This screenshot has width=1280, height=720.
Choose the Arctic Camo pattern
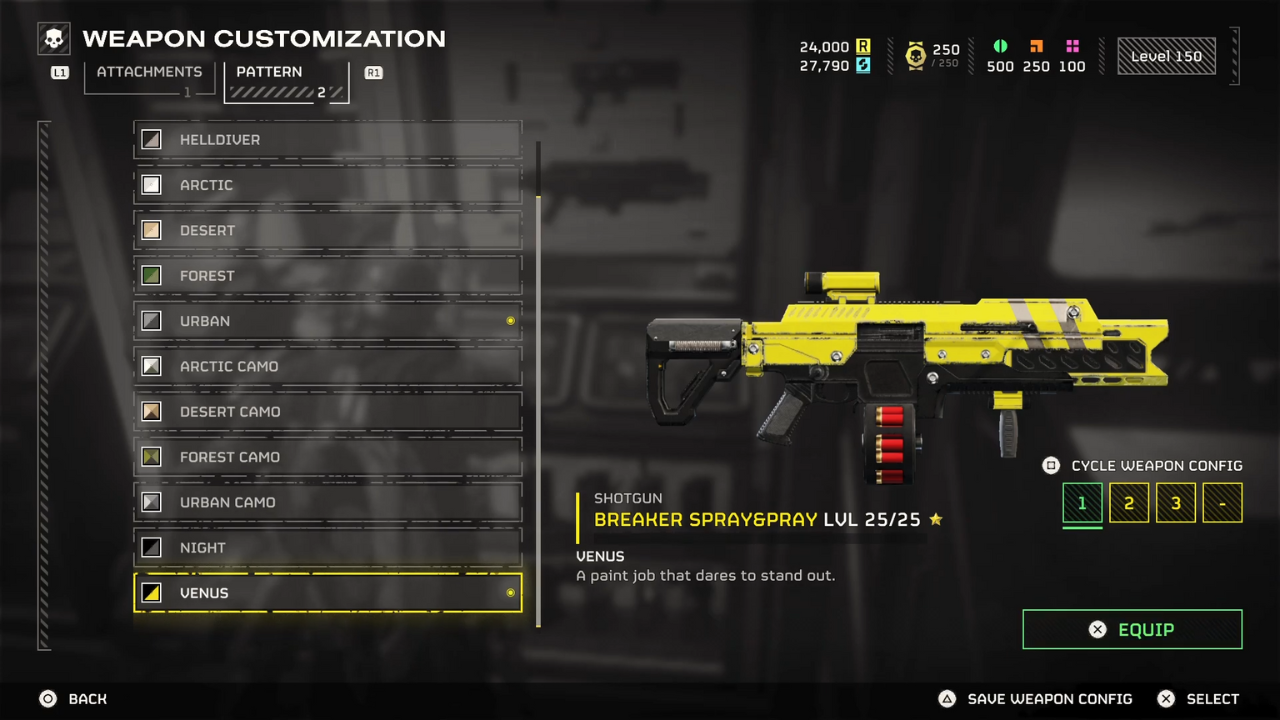(328, 367)
